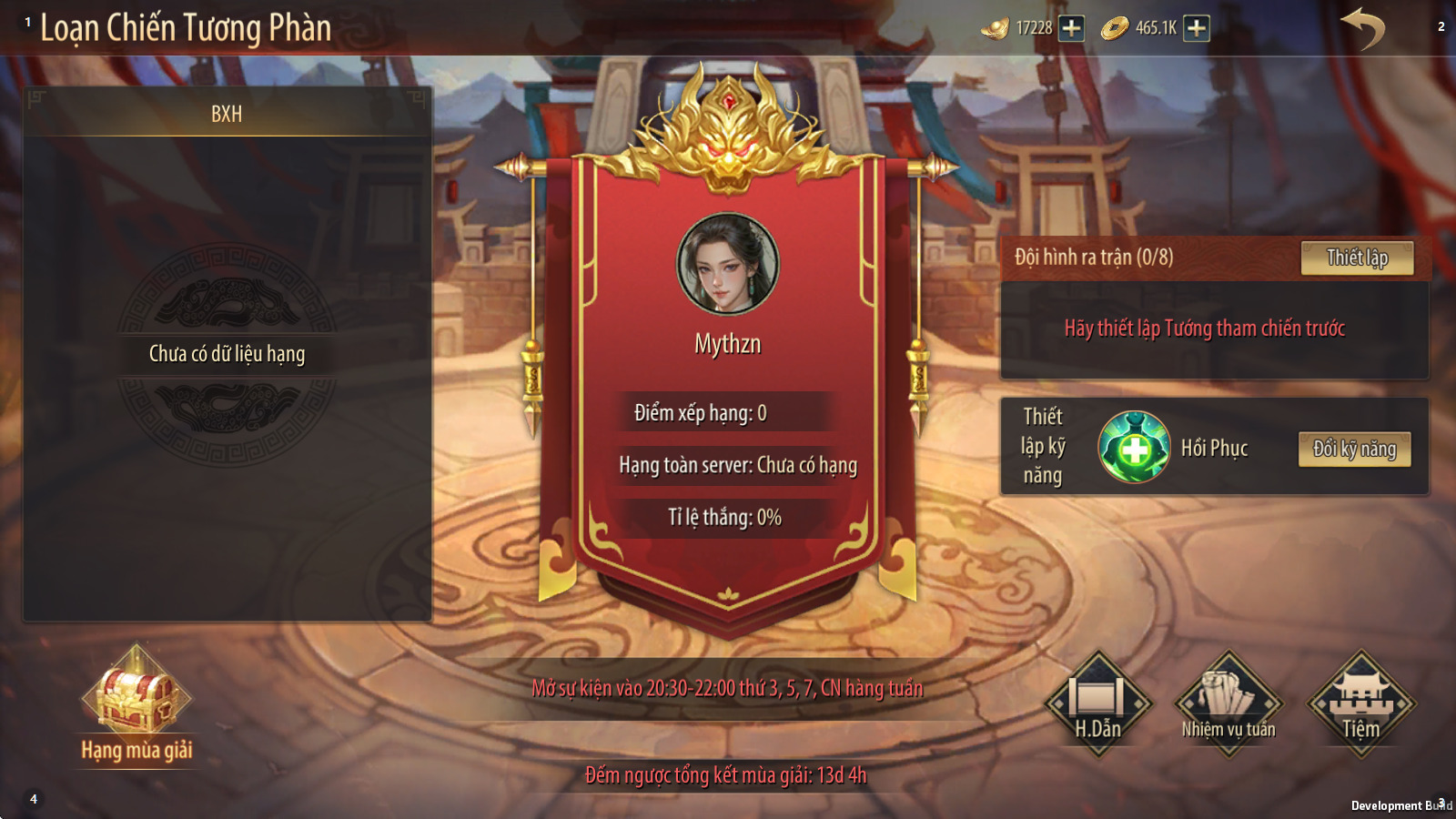The height and width of the screenshot is (819, 1456).
Task: Go back with the return arrow
Action: pyautogui.click(x=1362, y=28)
